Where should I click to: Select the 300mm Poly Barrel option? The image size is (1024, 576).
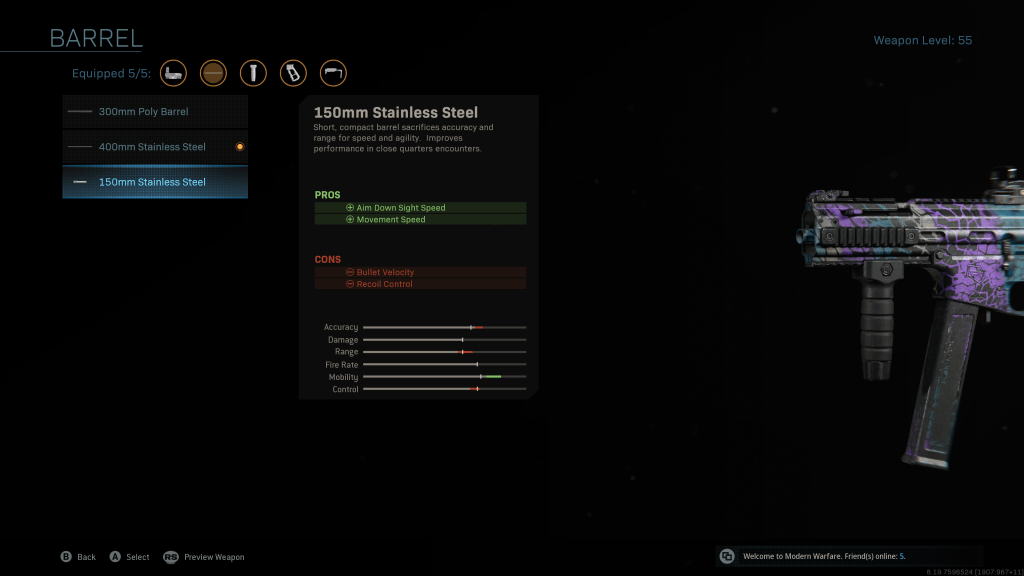click(155, 112)
